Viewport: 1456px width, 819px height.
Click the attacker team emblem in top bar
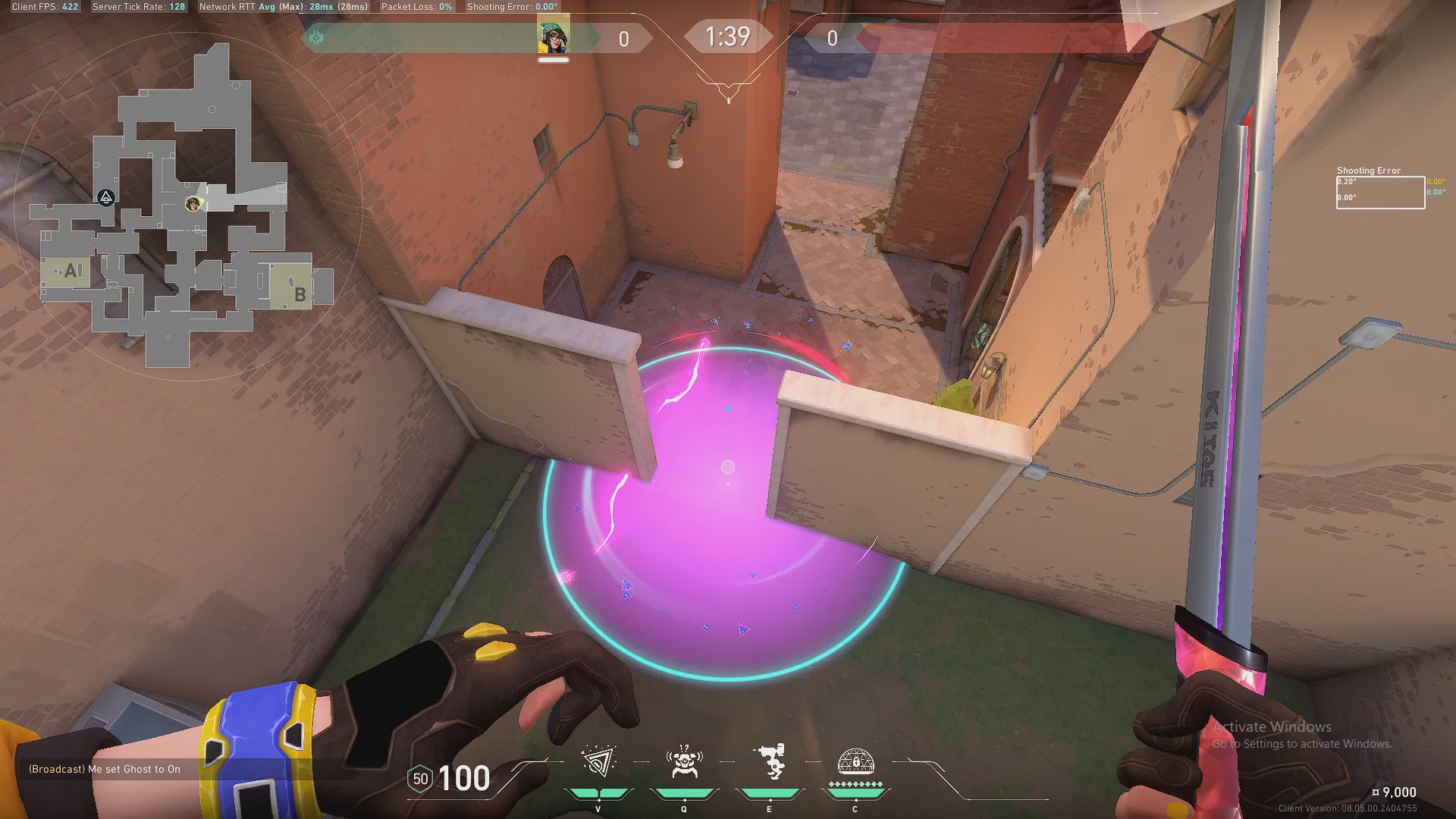[x=316, y=38]
